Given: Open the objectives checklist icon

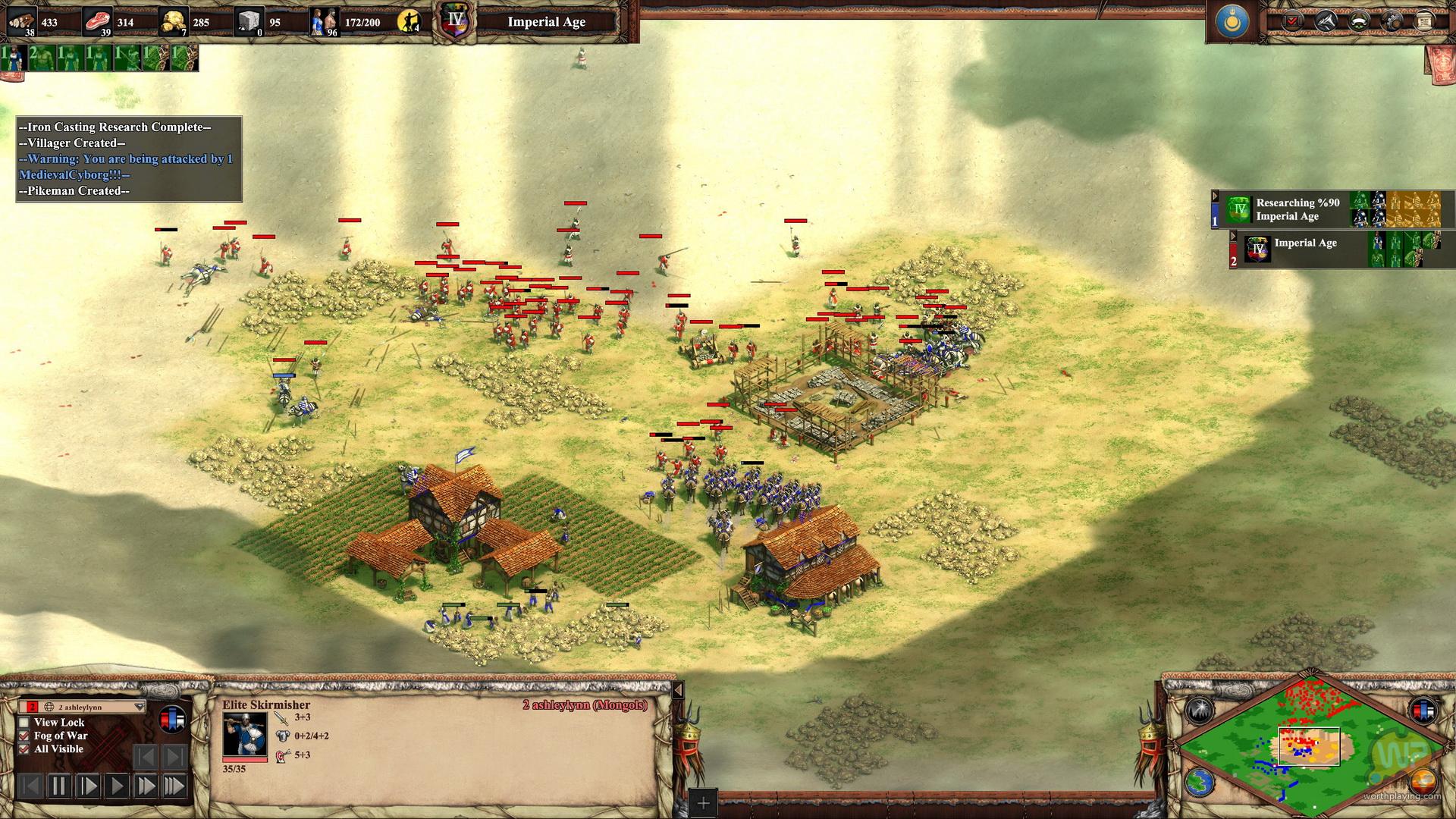Looking at the screenshot, I should [1293, 21].
